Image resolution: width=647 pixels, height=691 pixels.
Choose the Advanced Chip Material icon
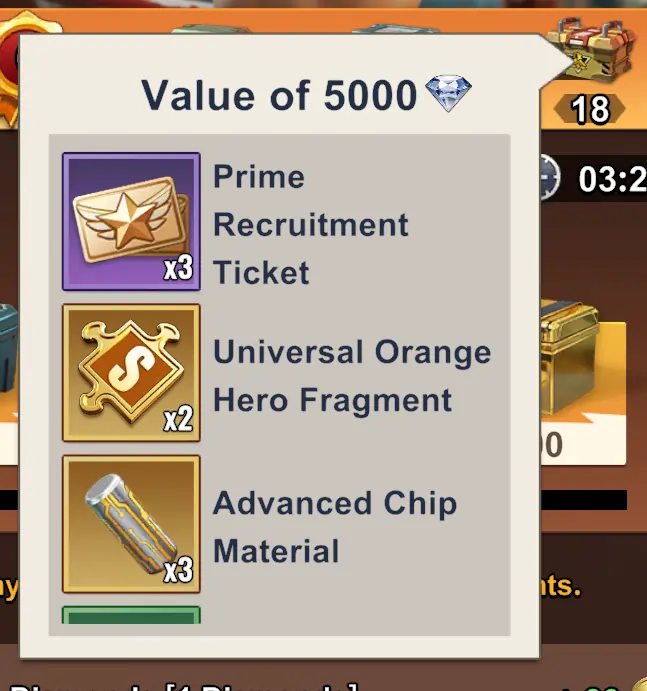pyautogui.click(x=131, y=523)
